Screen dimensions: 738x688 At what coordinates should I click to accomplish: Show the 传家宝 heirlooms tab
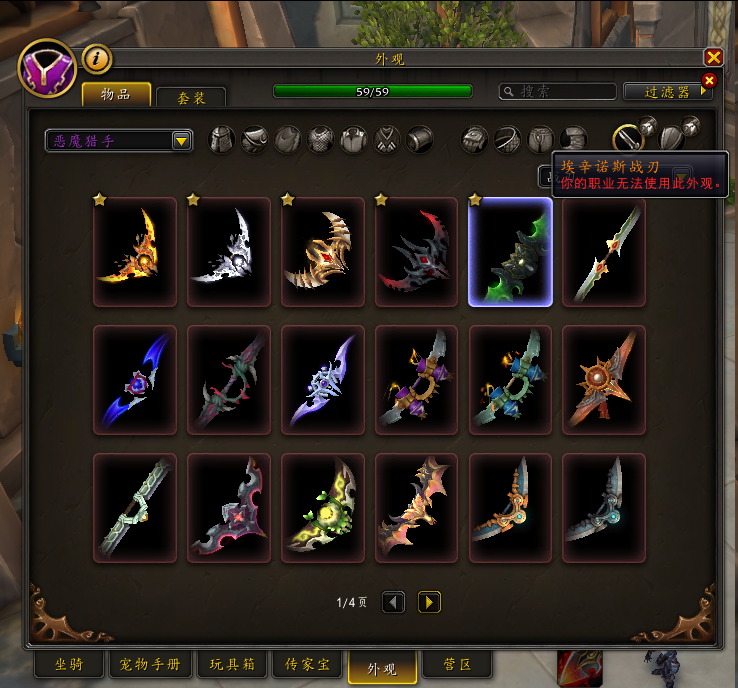pyautogui.click(x=307, y=665)
